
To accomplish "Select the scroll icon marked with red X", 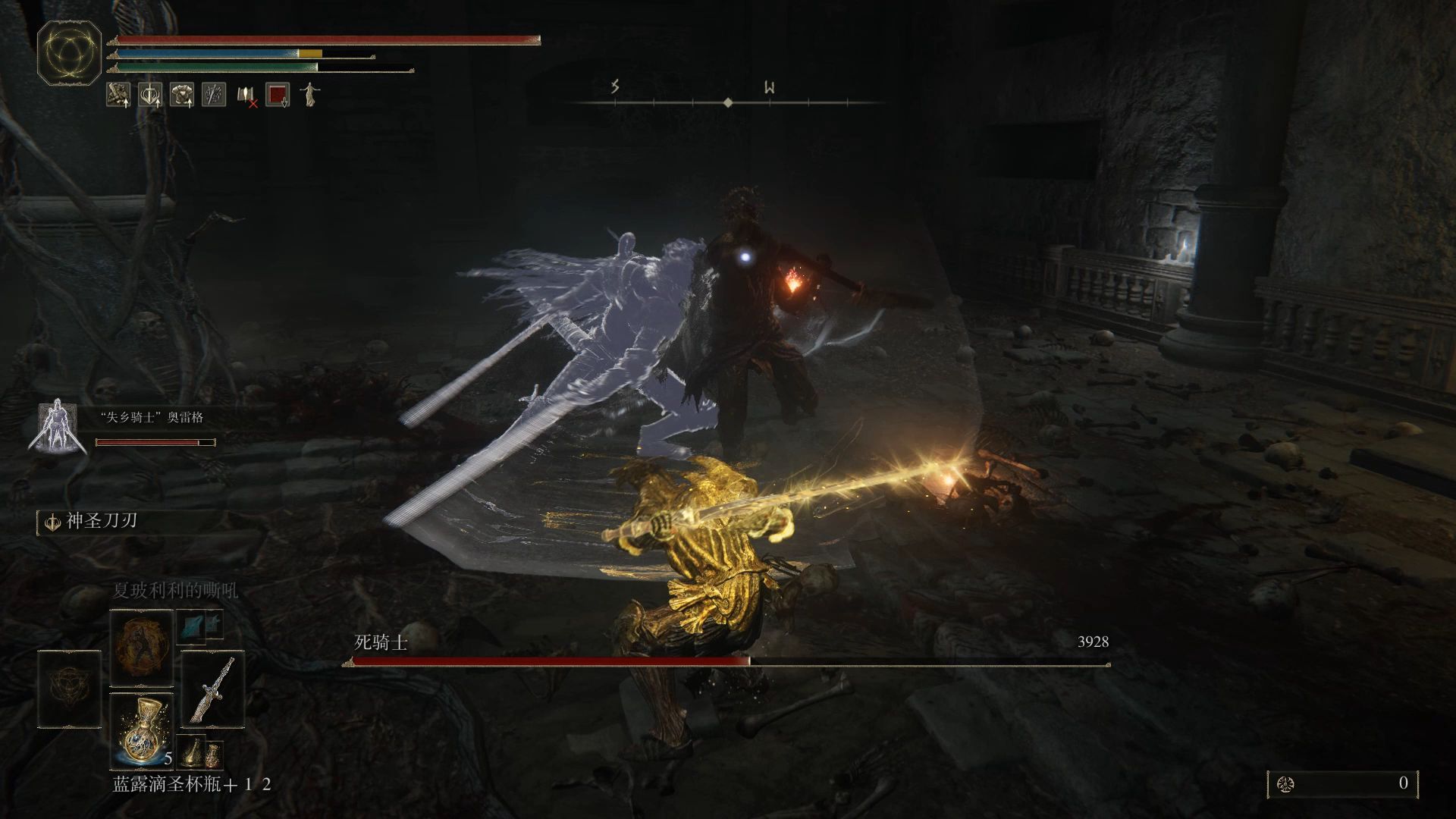I will point(246,95).
